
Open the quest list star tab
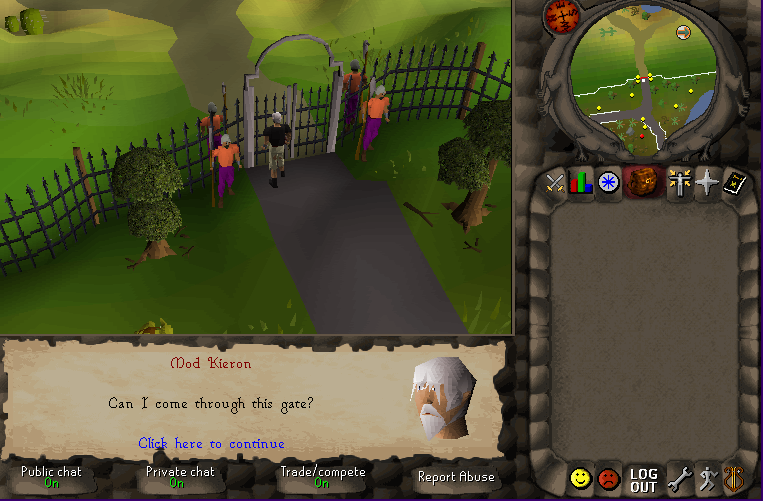[608, 183]
